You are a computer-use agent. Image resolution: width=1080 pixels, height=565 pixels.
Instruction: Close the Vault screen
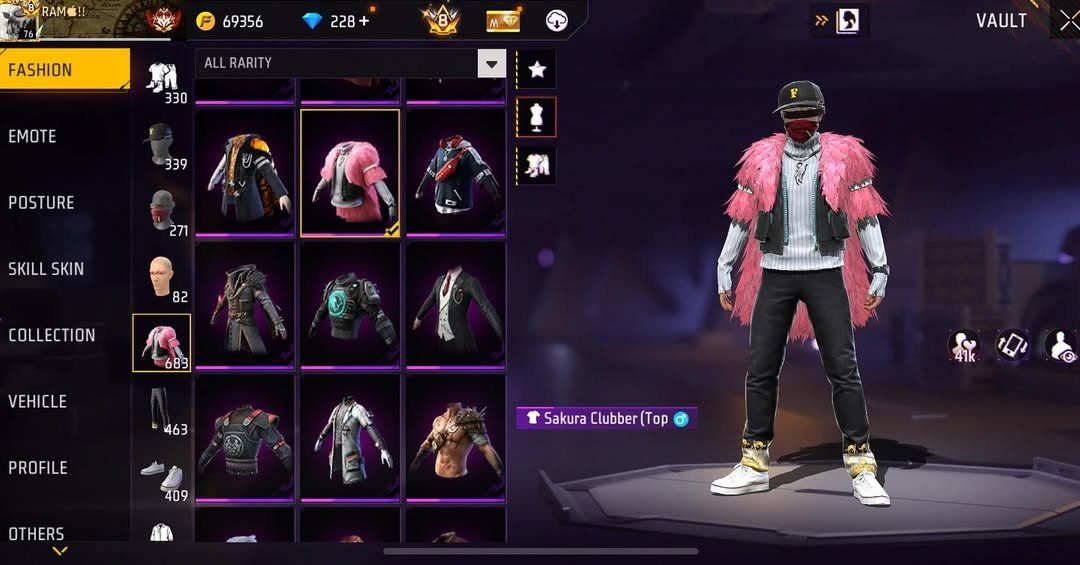(1068, 21)
